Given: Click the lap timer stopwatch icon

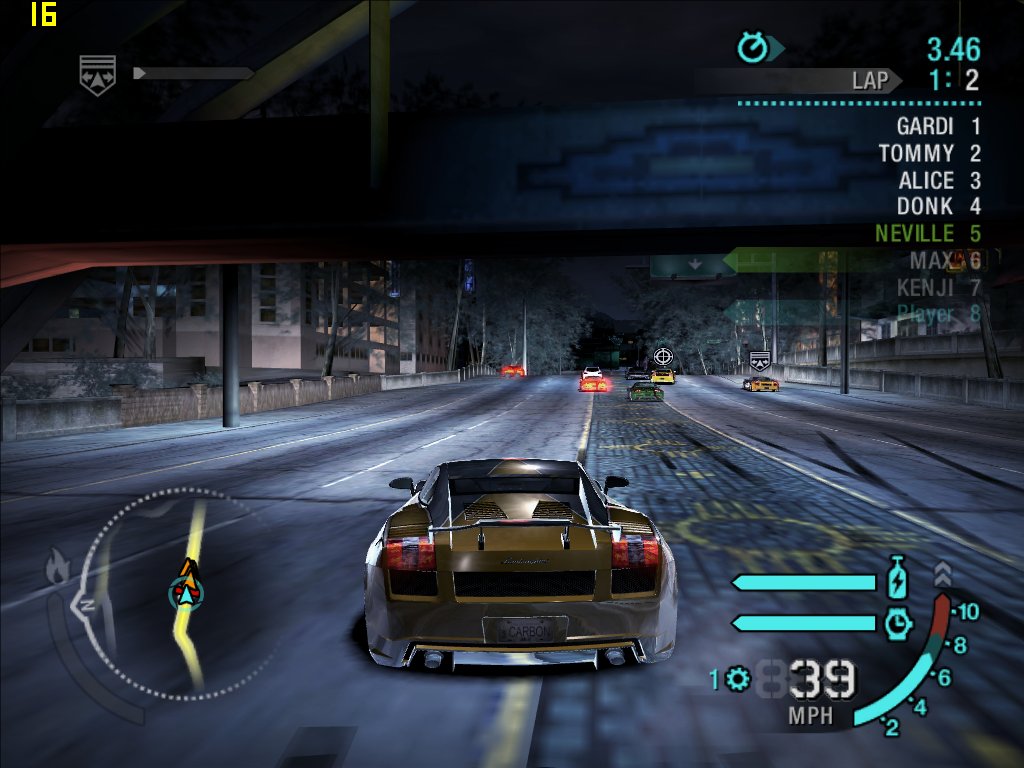Looking at the screenshot, I should [x=752, y=47].
